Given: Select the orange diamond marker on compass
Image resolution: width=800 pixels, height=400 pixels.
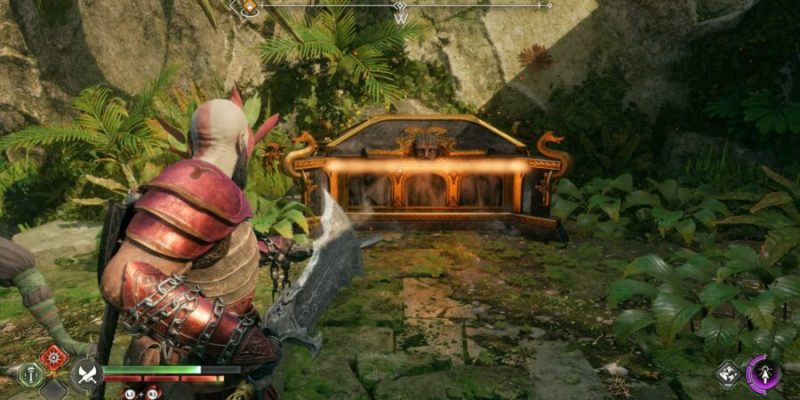Looking at the screenshot, I should 249,6.
